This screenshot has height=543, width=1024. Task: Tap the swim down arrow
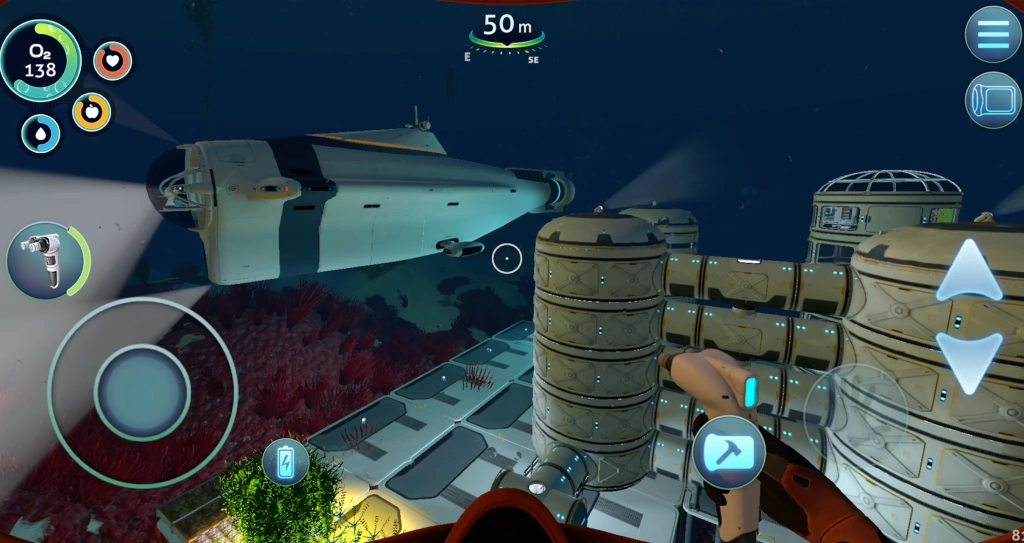(x=969, y=361)
